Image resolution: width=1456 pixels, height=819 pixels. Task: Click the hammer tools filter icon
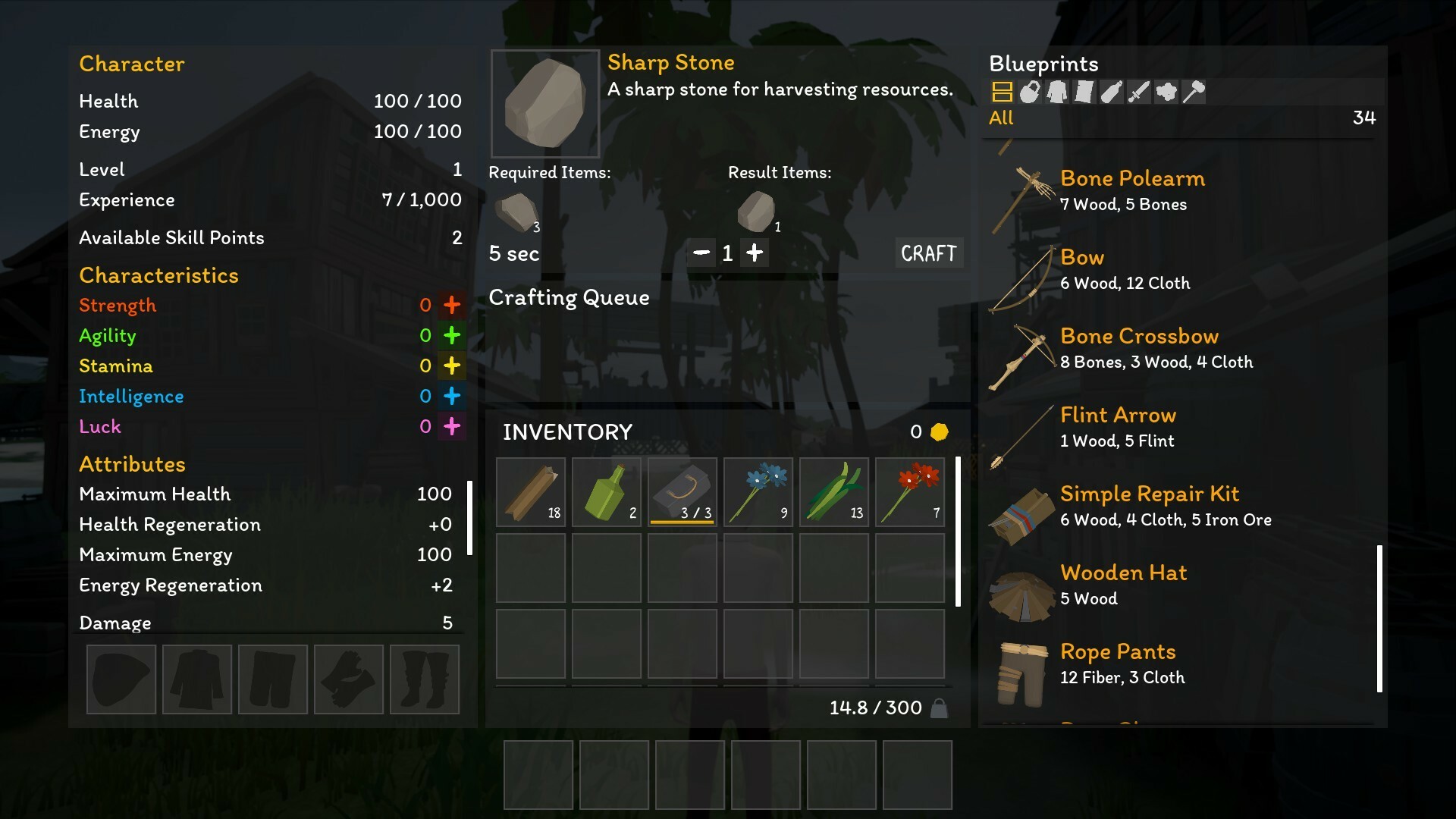1194,92
